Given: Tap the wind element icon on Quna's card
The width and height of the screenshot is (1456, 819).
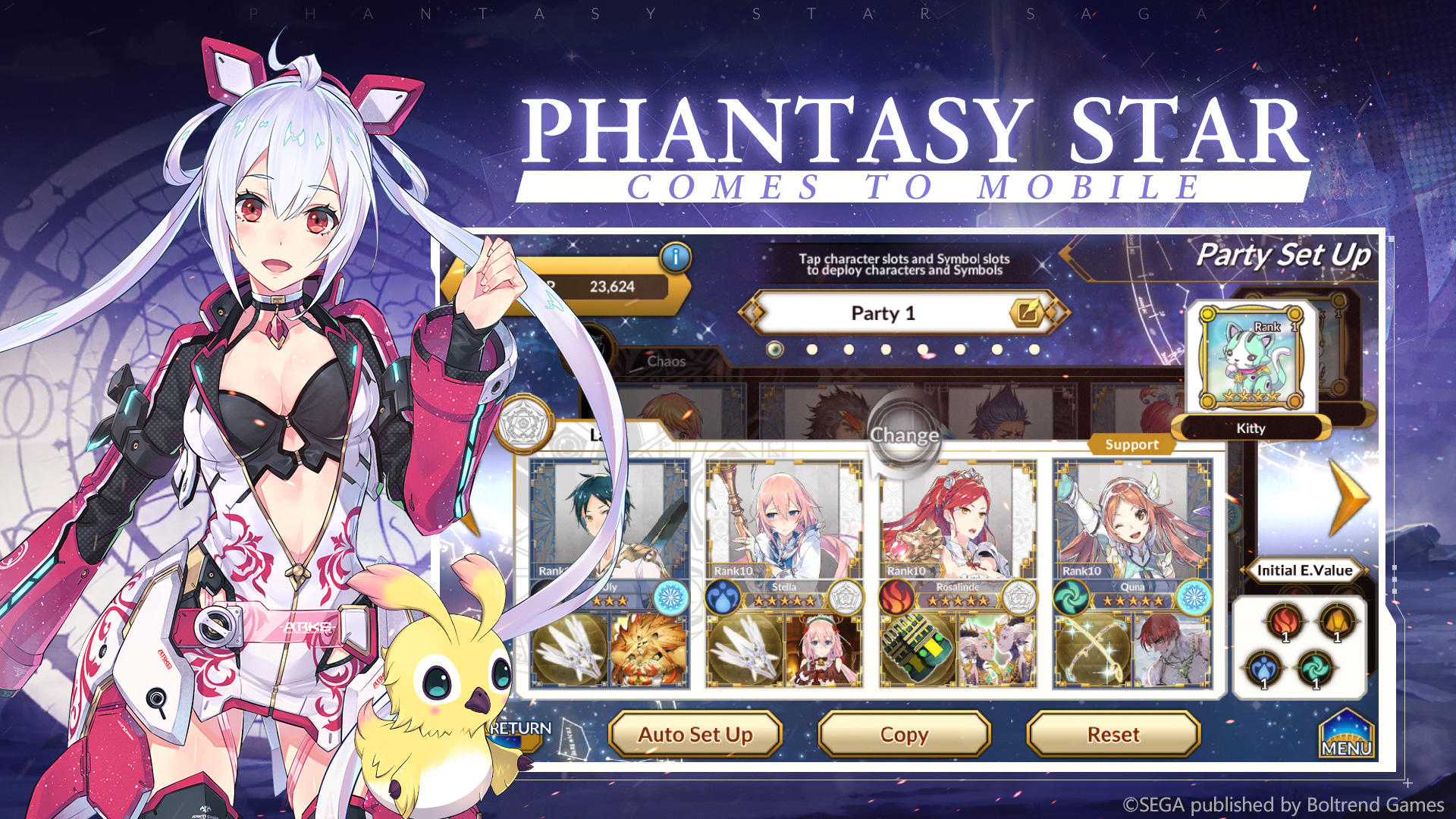Looking at the screenshot, I should click(1070, 596).
